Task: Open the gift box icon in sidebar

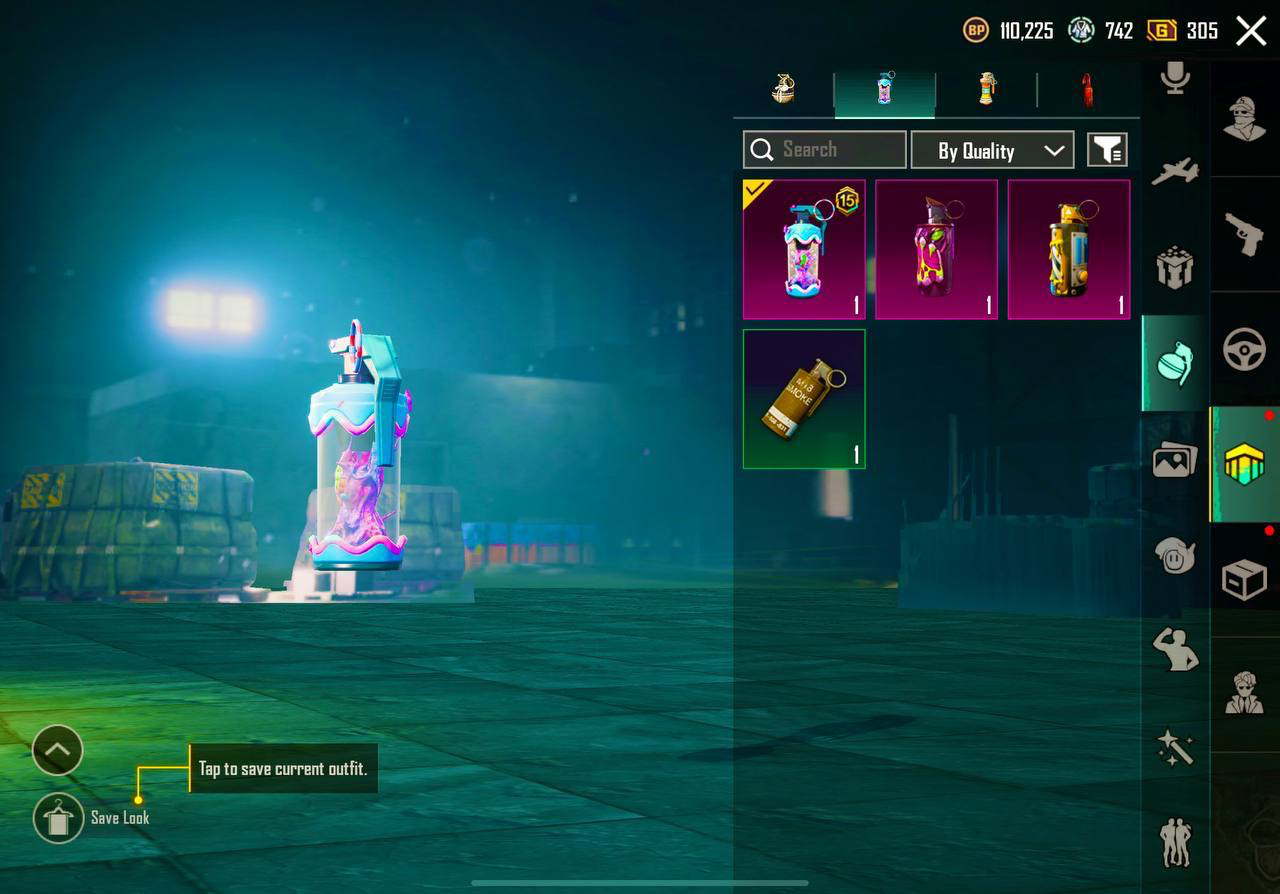Action: tap(1174, 267)
